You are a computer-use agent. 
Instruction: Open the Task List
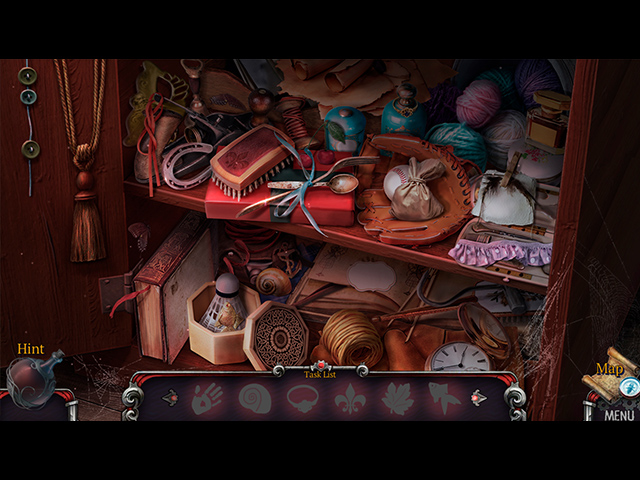click(x=321, y=374)
